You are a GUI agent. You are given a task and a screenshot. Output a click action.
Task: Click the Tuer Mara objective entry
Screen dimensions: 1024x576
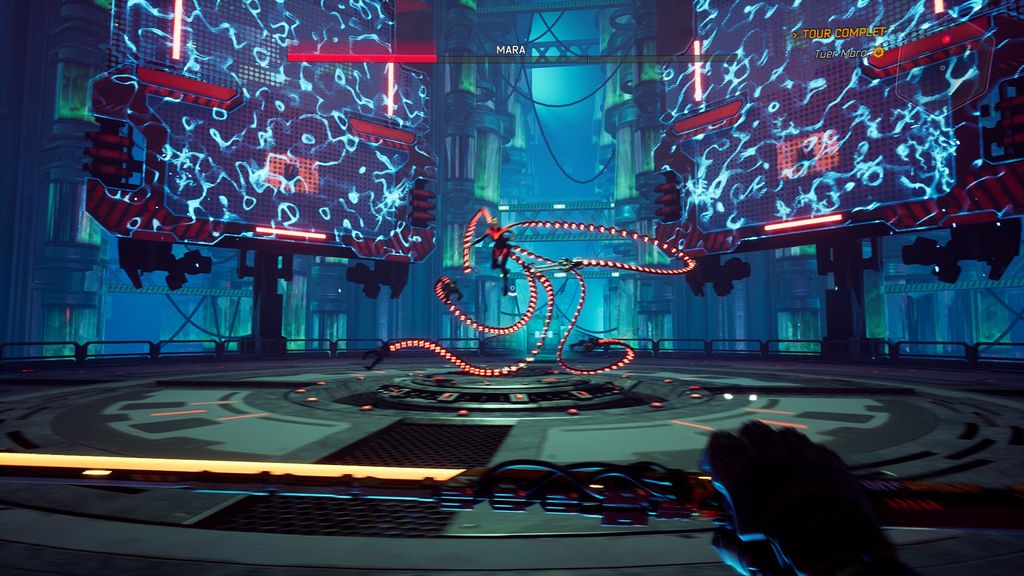(841, 53)
